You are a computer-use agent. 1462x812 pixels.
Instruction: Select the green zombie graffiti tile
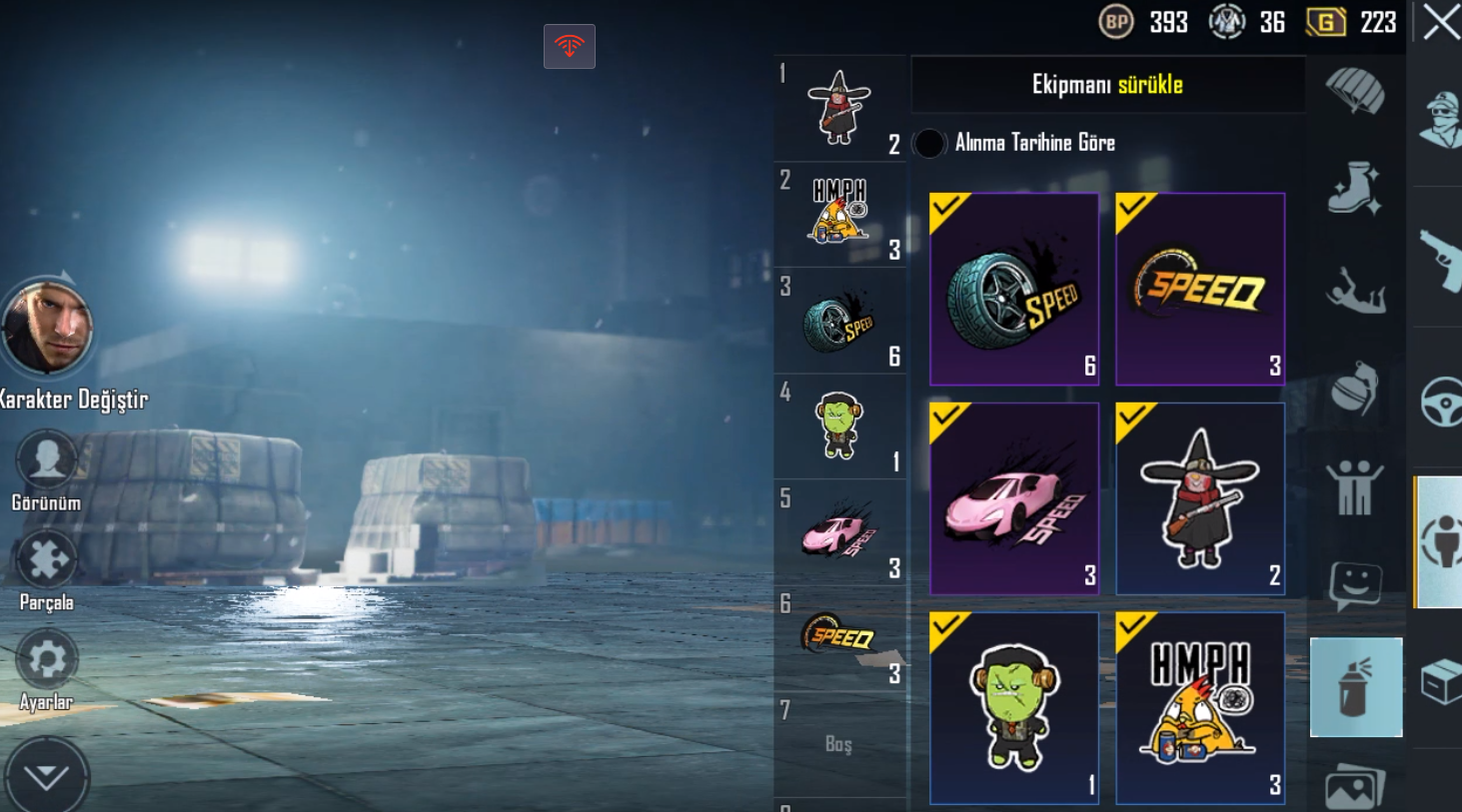point(1013,708)
